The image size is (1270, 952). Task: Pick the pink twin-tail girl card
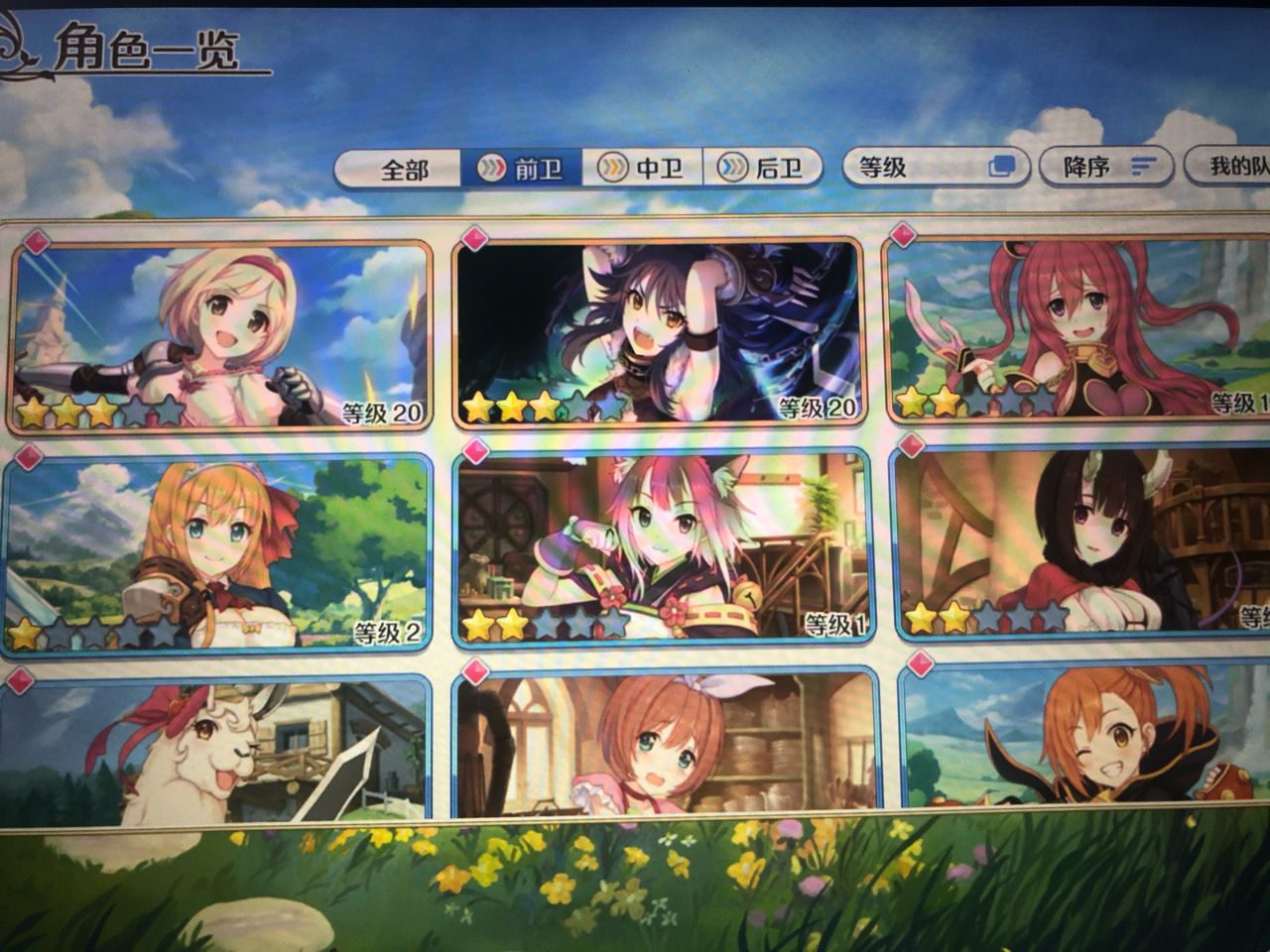coord(1077,330)
